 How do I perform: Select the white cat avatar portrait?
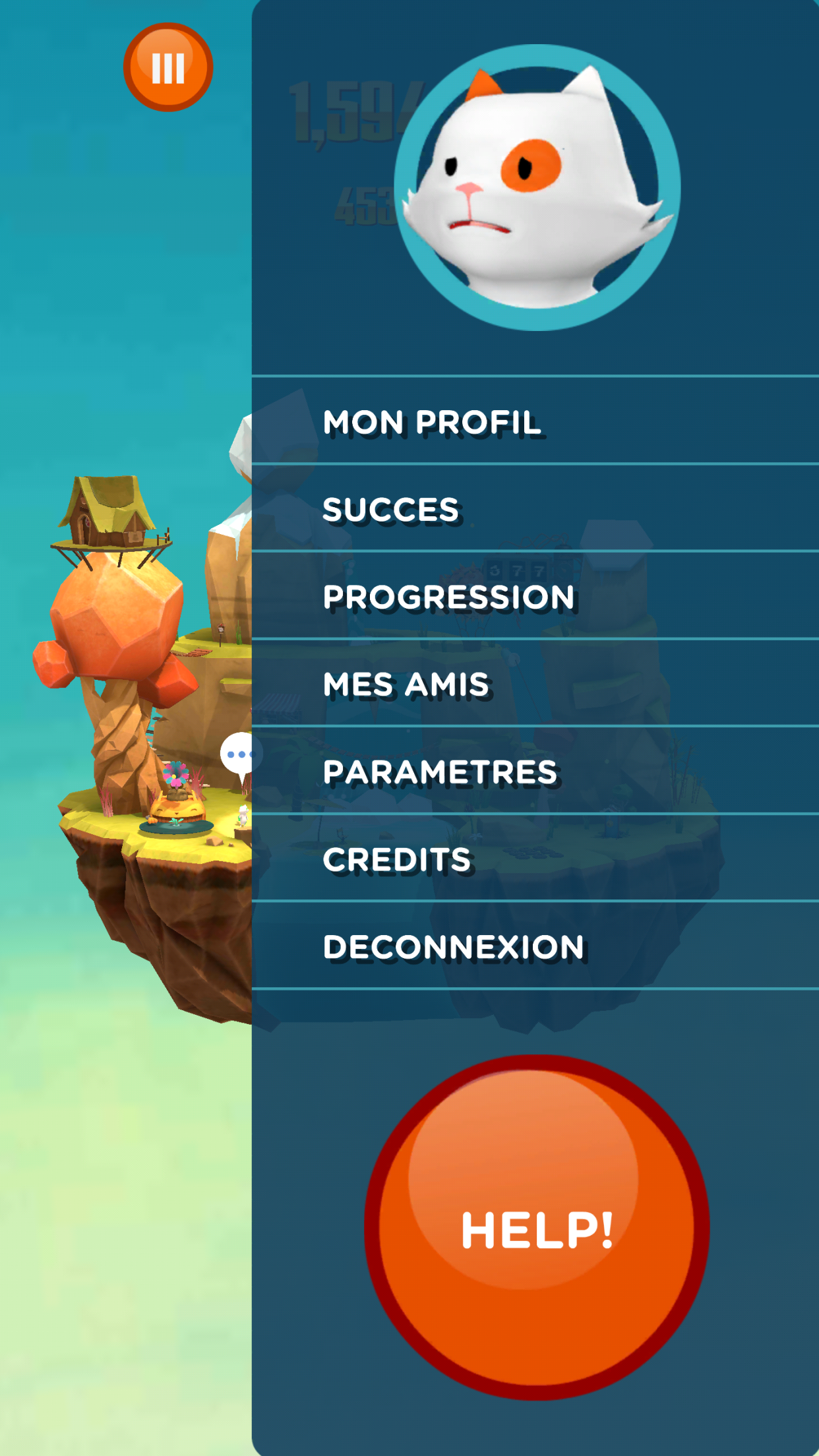click(537, 188)
